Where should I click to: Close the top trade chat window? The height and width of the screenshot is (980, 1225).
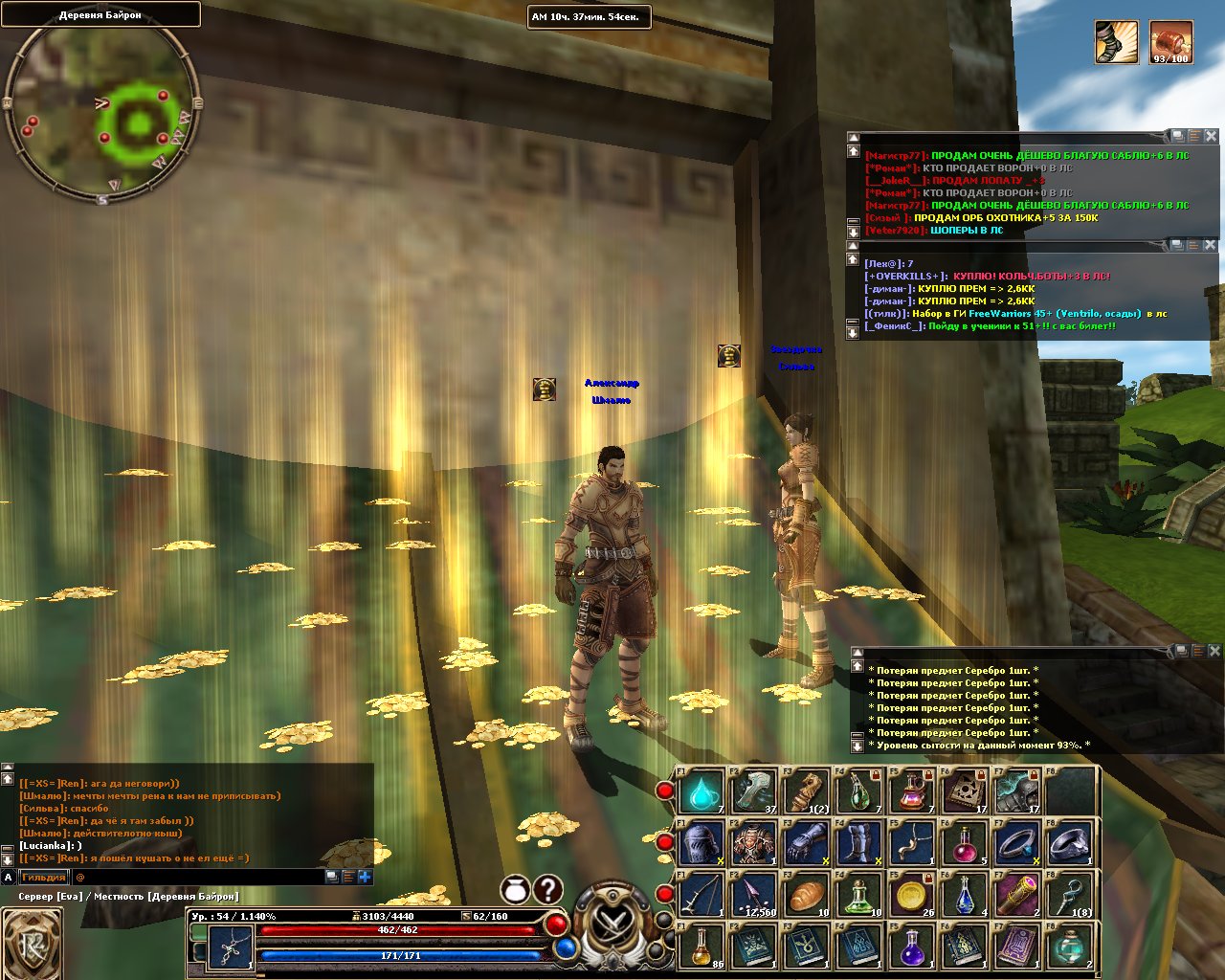pyautogui.click(x=1211, y=137)
